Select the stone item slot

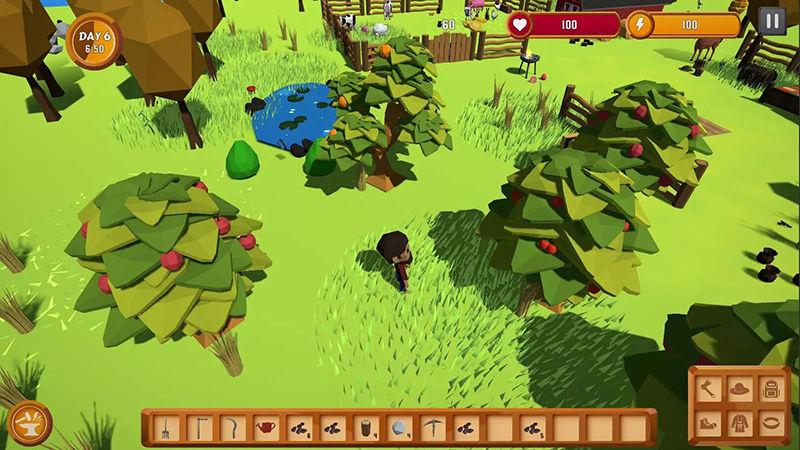click(x=399, y=428)
